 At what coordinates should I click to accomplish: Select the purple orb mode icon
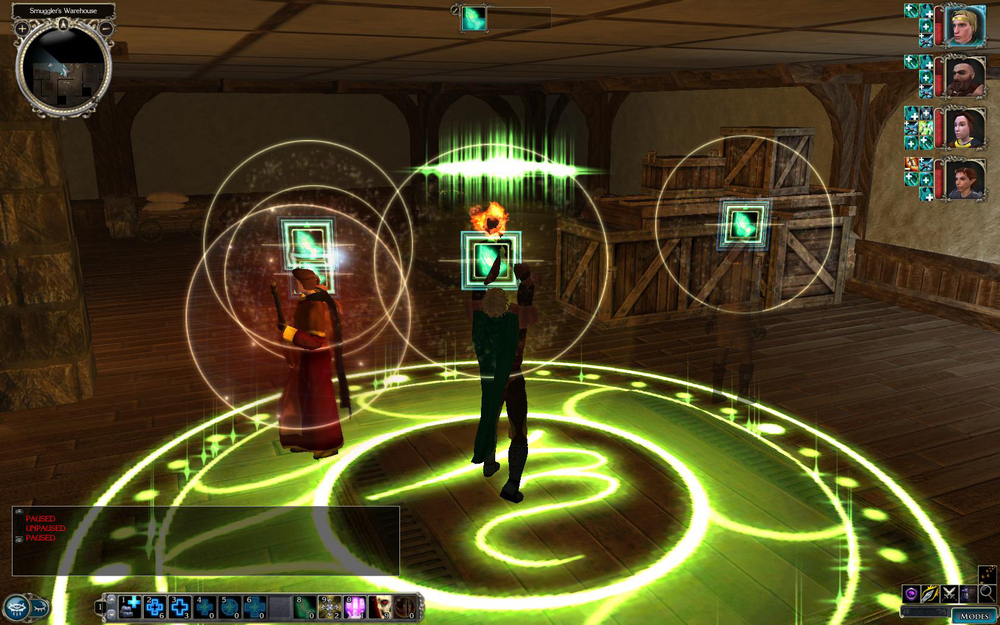pyautogui.click(x=911, y=593)
